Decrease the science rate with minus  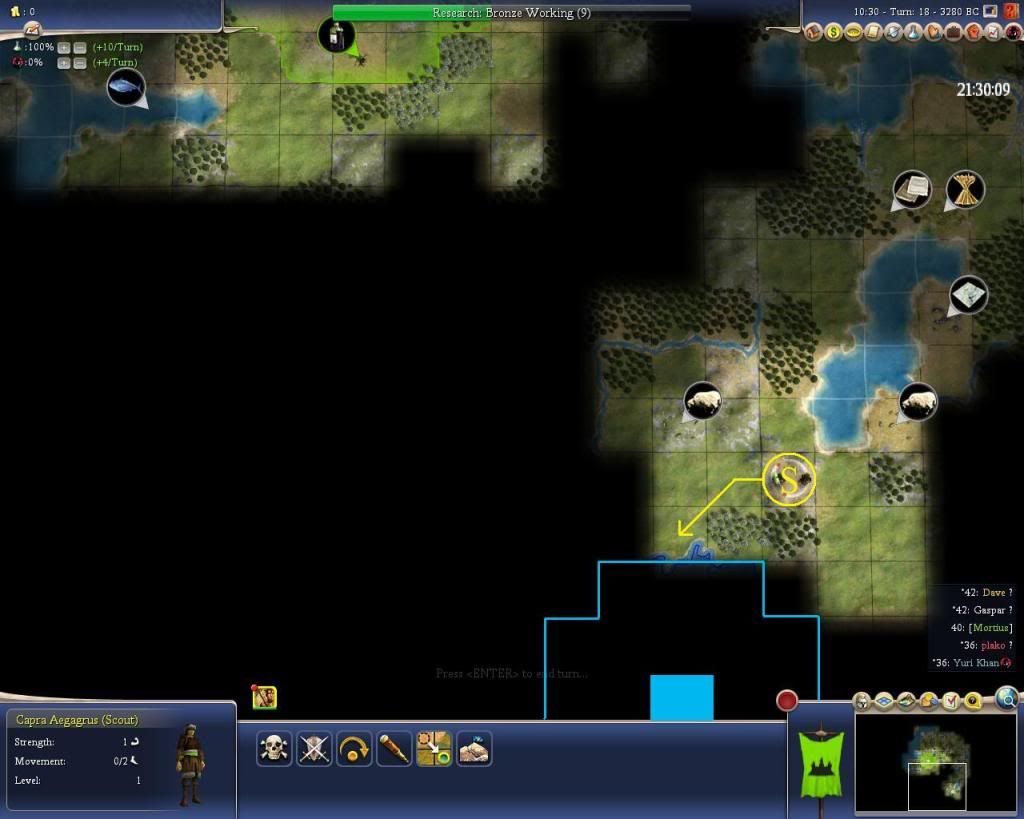[x=79, y=47]
